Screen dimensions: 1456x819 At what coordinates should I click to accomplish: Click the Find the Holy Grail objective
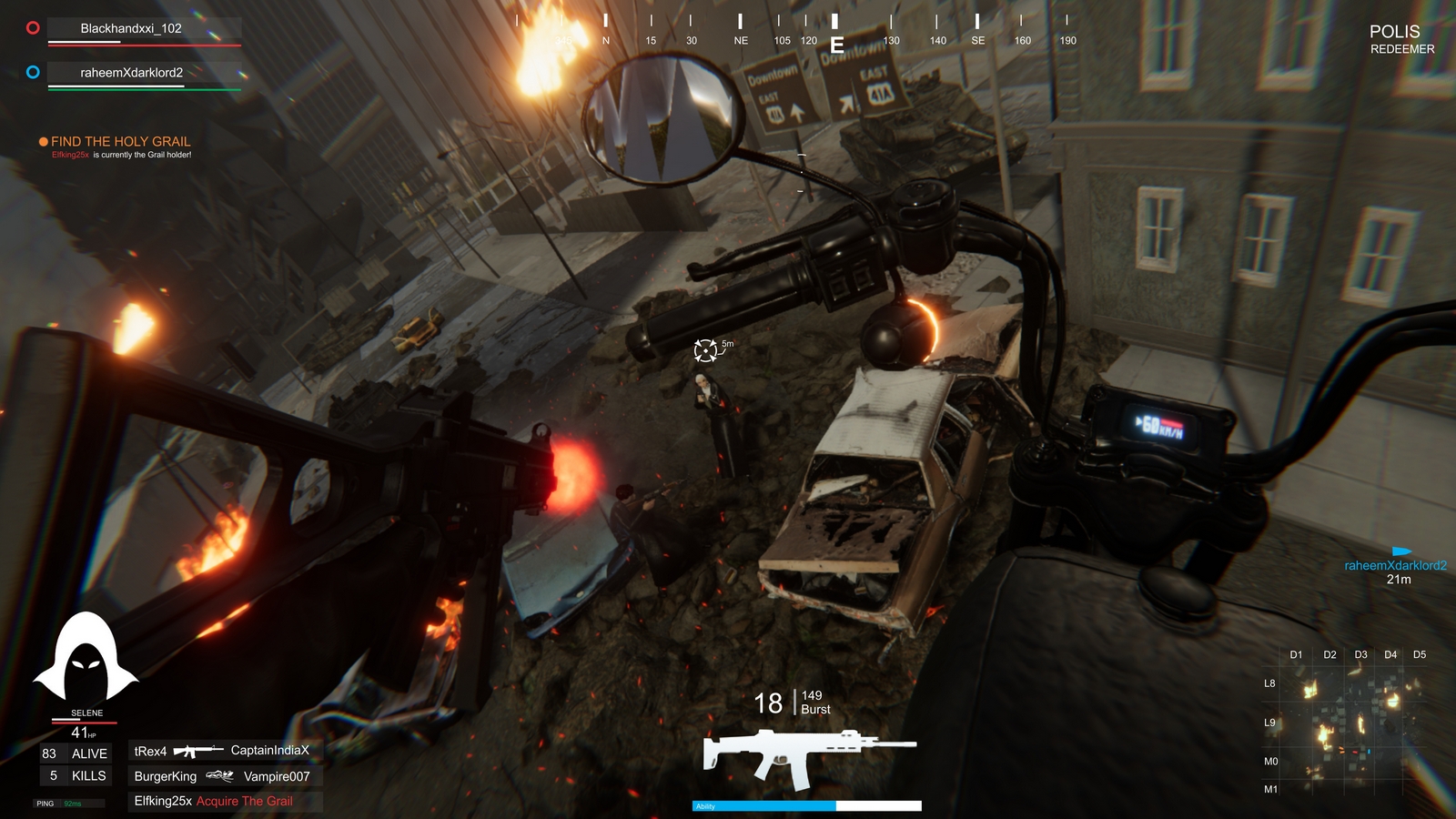point(120,141)
